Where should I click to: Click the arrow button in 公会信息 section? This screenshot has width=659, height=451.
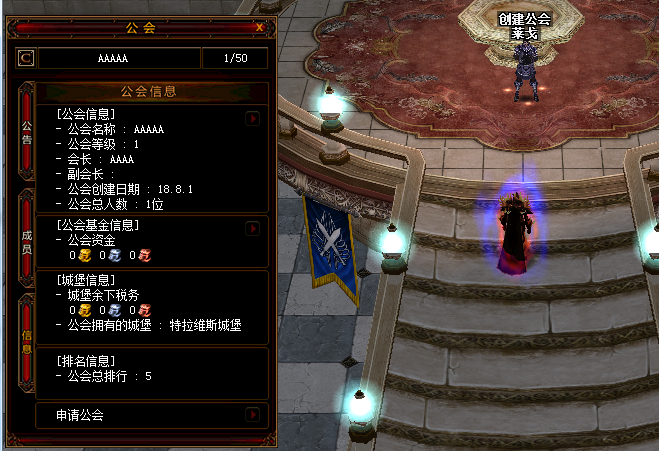coord(253,118)
